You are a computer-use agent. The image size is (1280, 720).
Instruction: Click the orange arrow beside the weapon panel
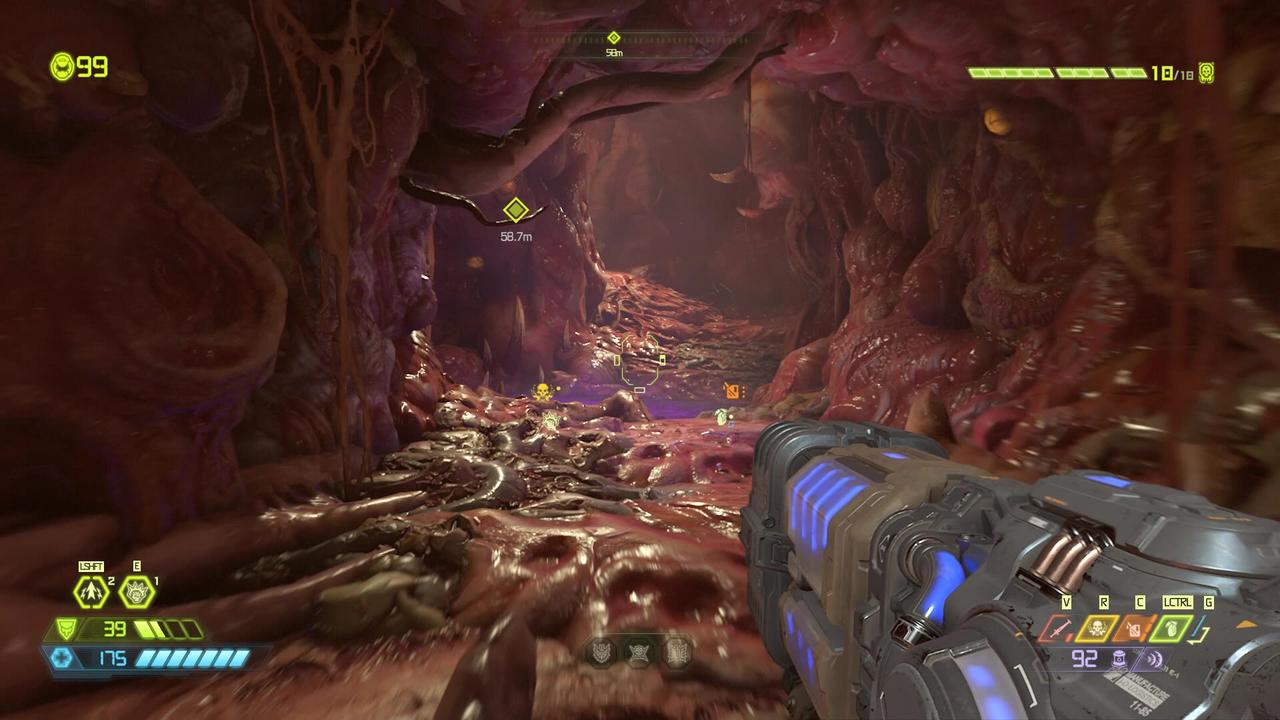pos(1248,625)
